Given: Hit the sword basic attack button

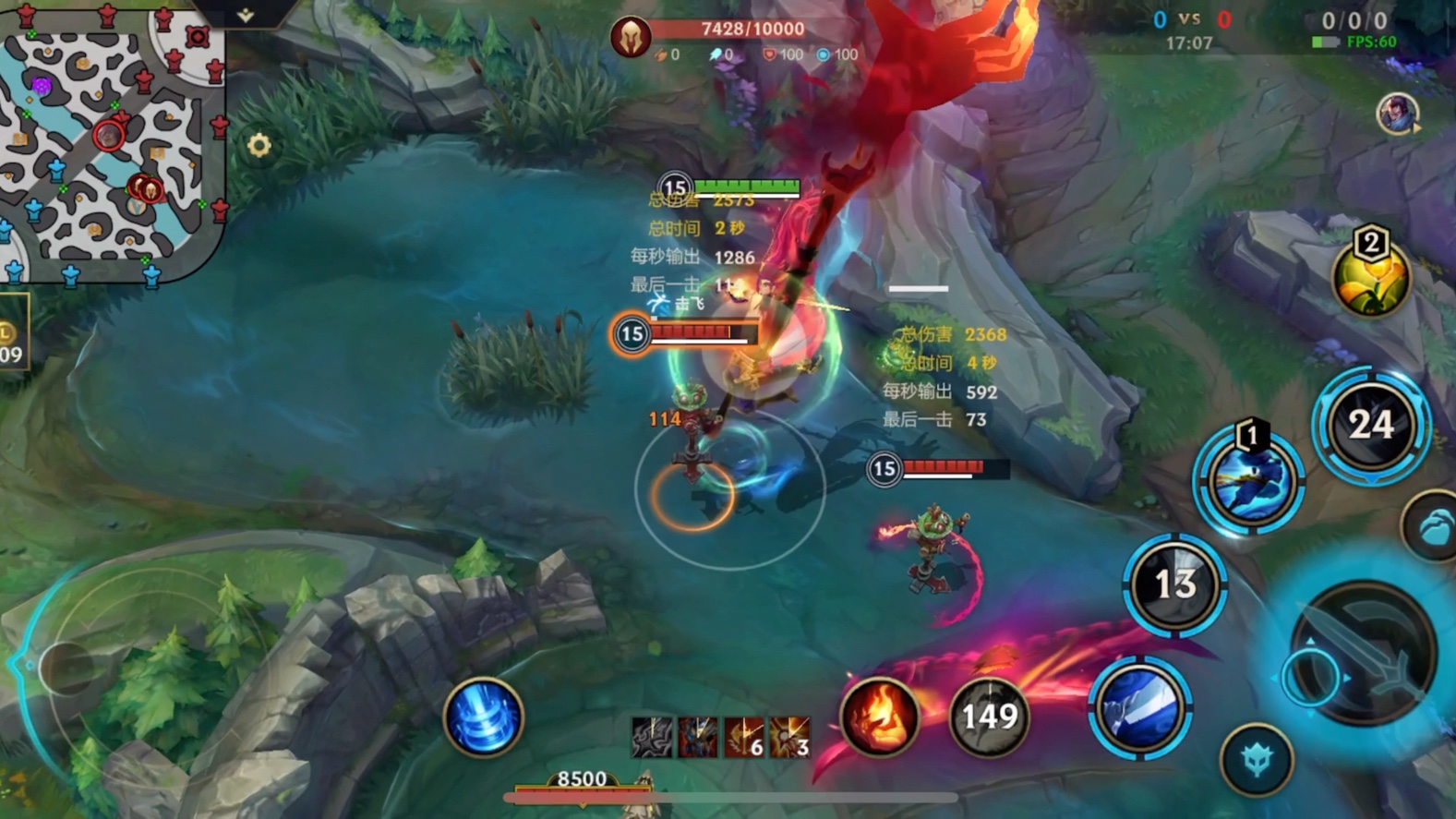Looking at the screenshot, I should [x=1365, y=654].
